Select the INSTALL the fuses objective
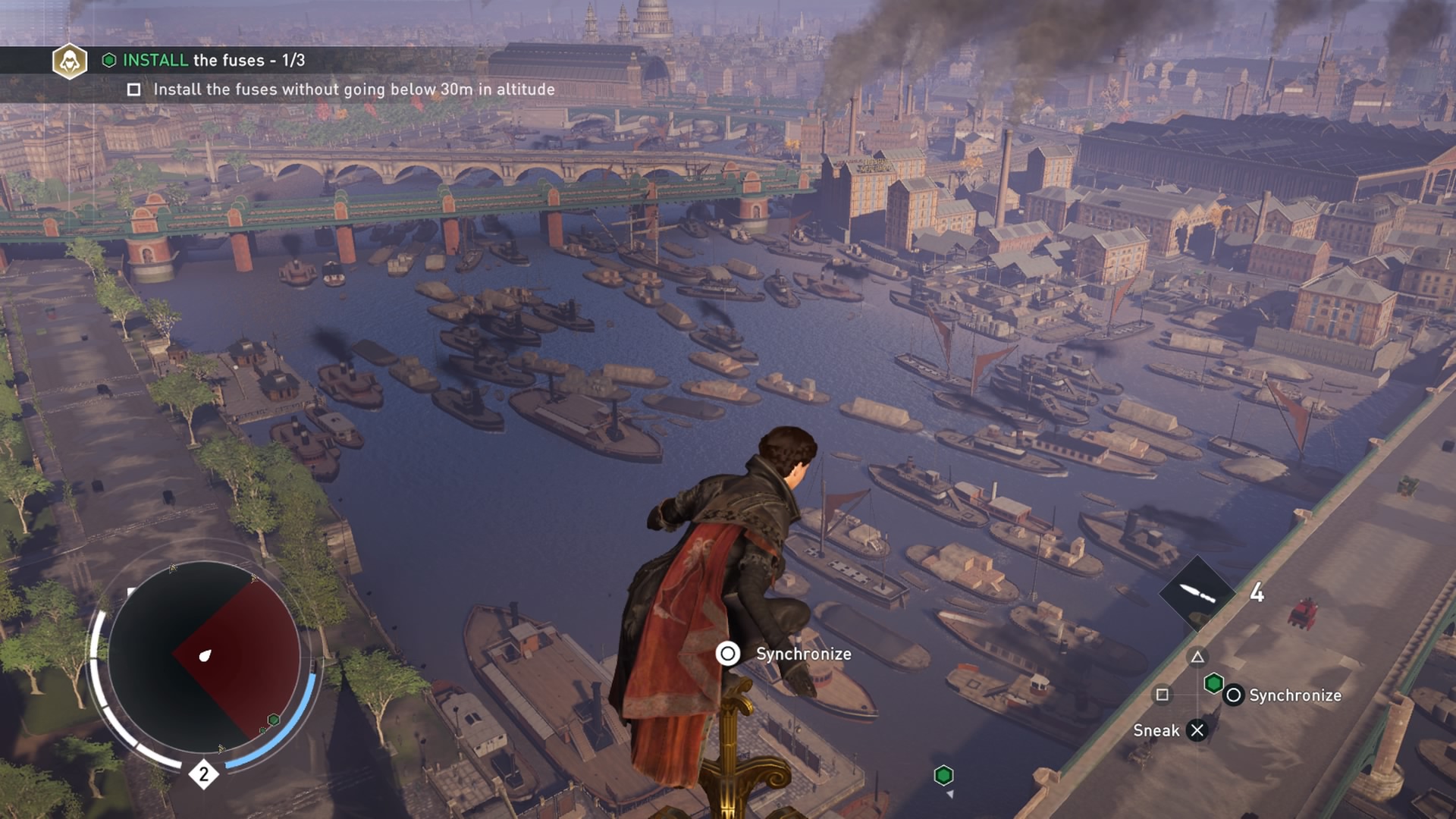Image resolution: width=1456 pixels, height=819 pixels. (x=213, y=60)
